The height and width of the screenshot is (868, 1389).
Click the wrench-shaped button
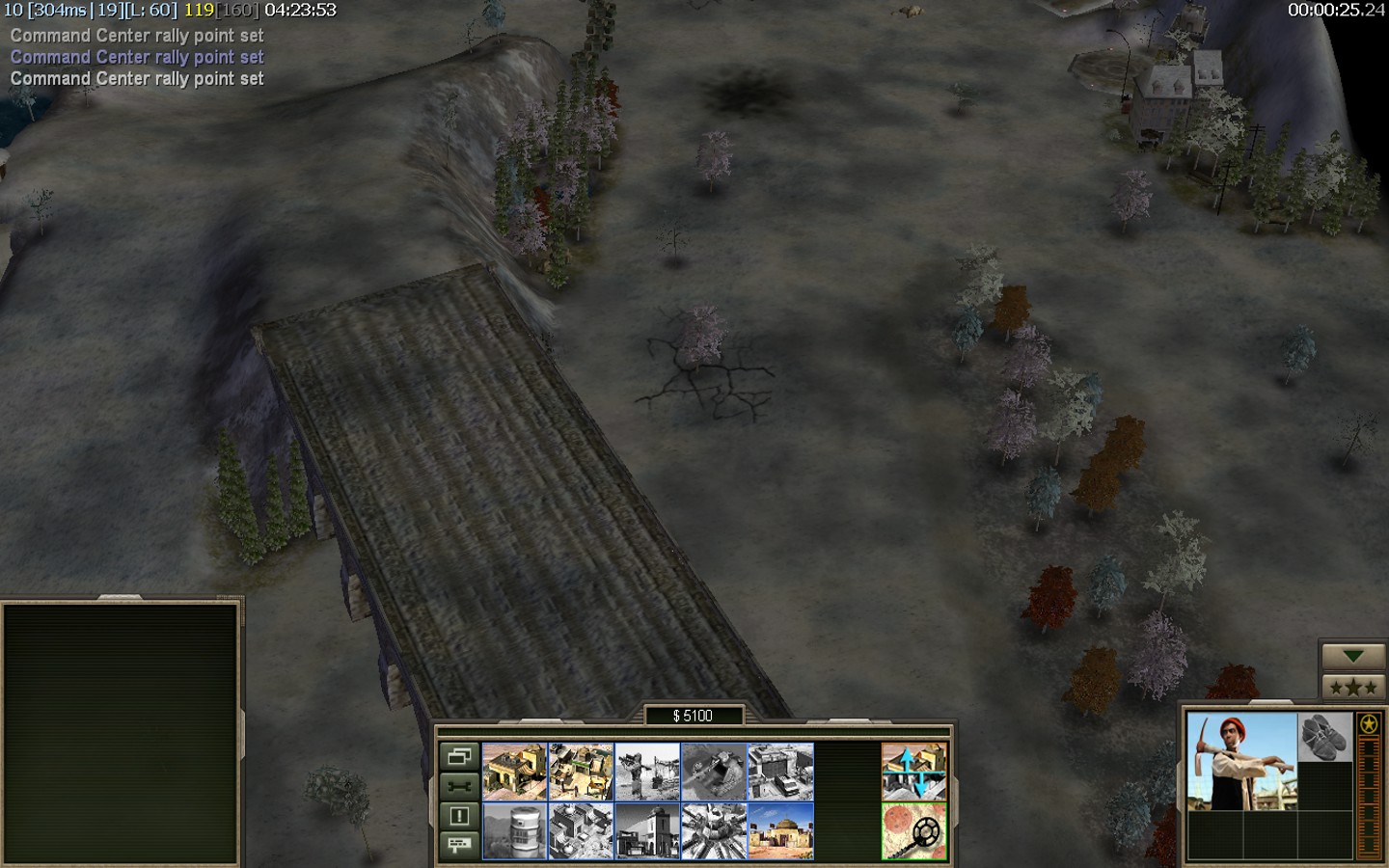tap(459, 786)
